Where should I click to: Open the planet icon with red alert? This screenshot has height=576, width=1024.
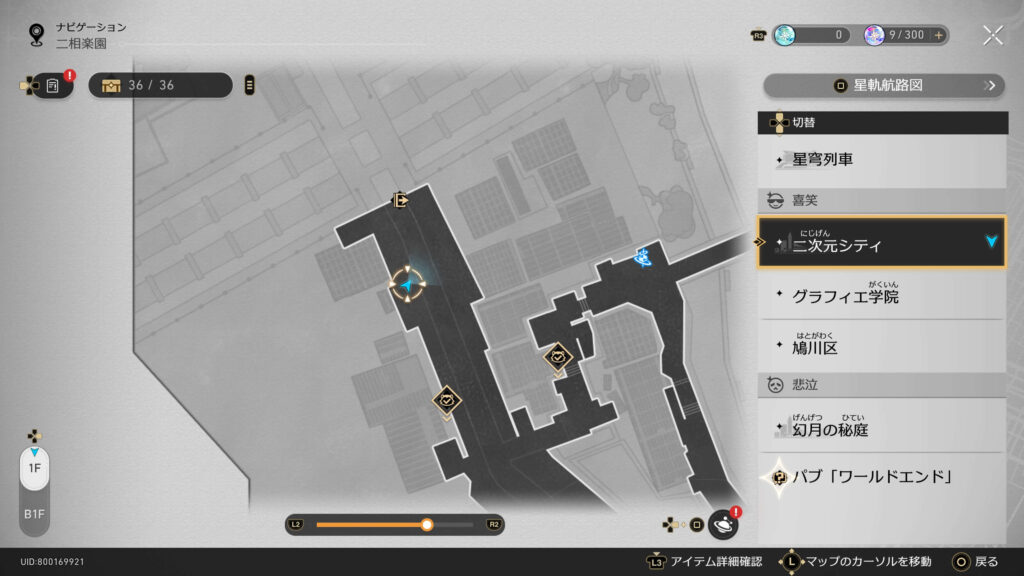pyautogui.click(x=722, y=524)
